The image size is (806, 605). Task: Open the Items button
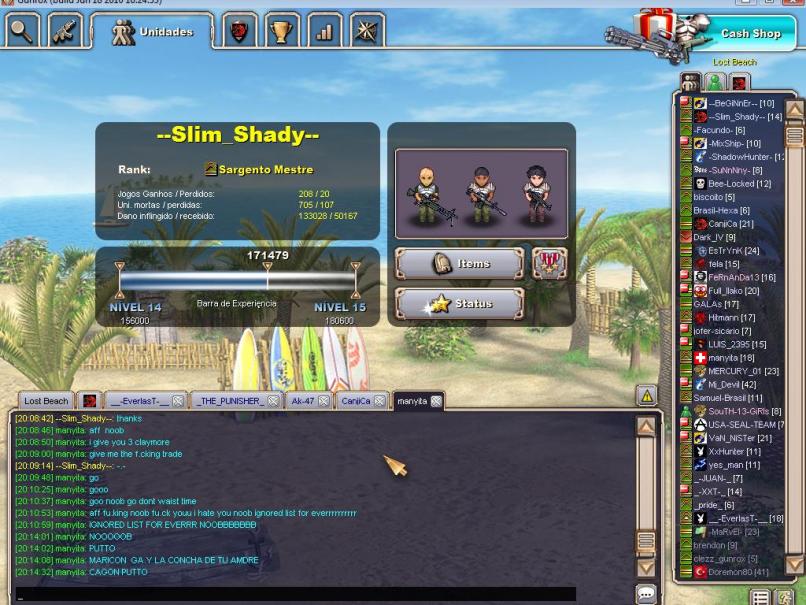tap(459, 264)
